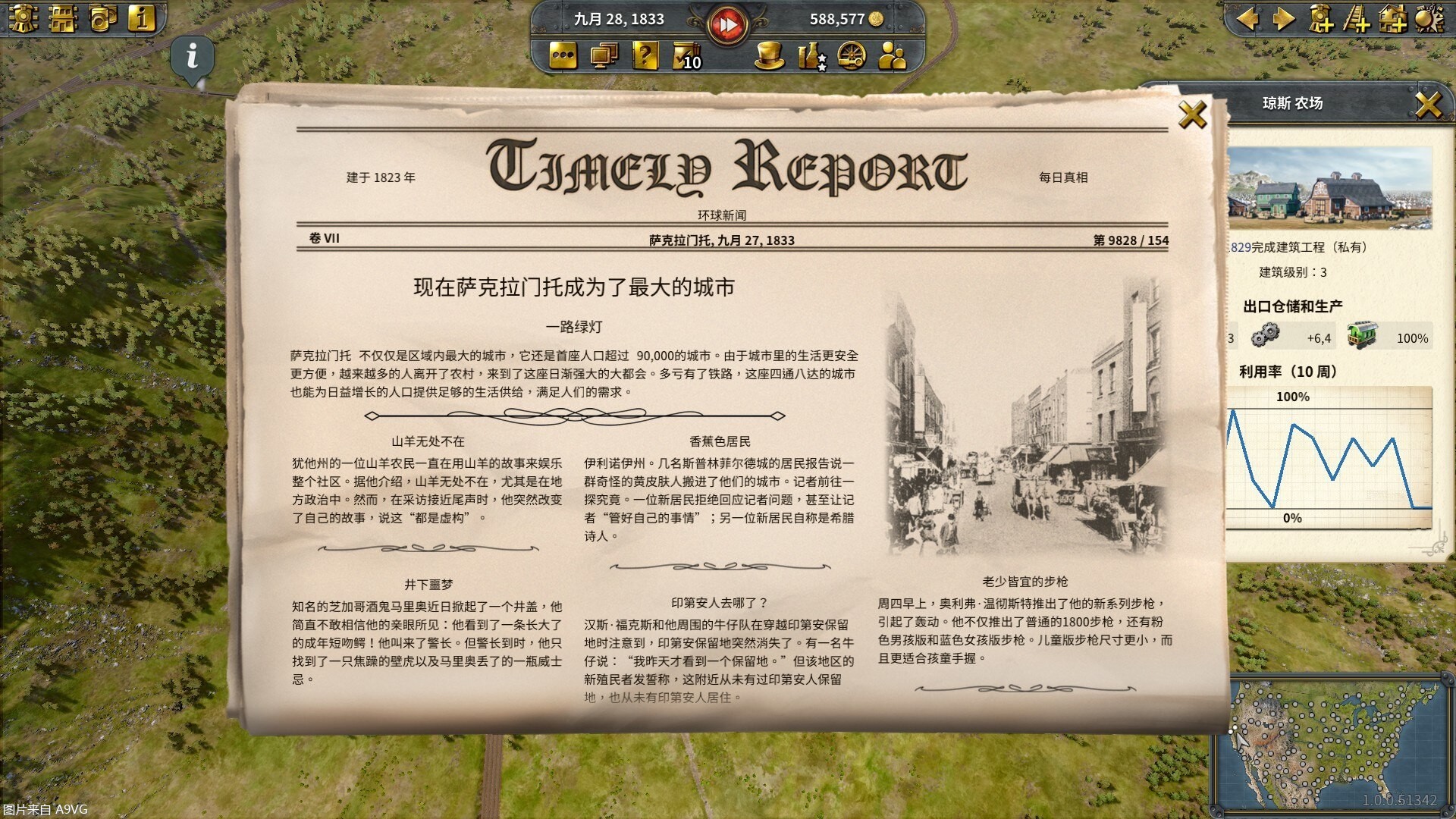The width and height of the screenshot is (1456, 819).
Task: Click the engine wheel icon
Action: (x=853, y=56)
